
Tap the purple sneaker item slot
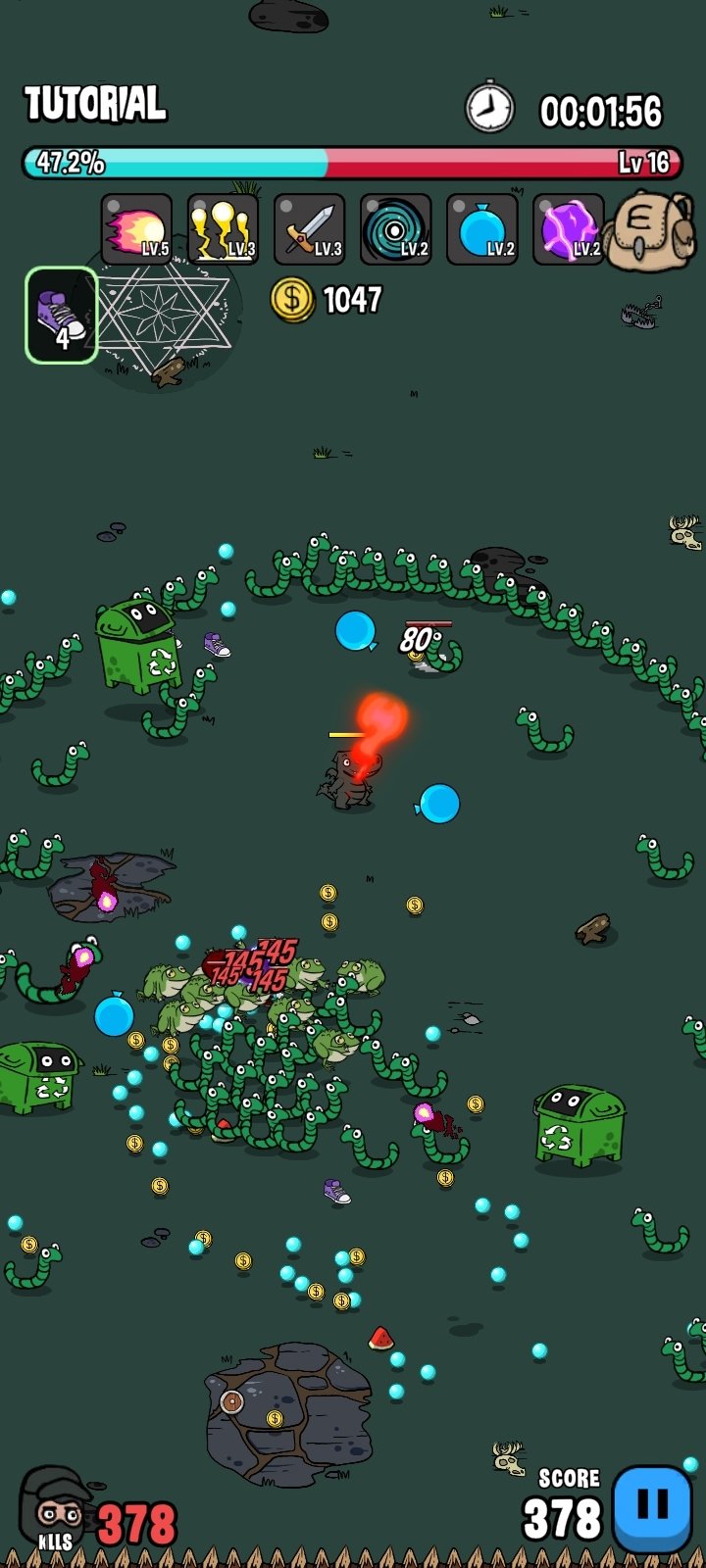(61, 316)
